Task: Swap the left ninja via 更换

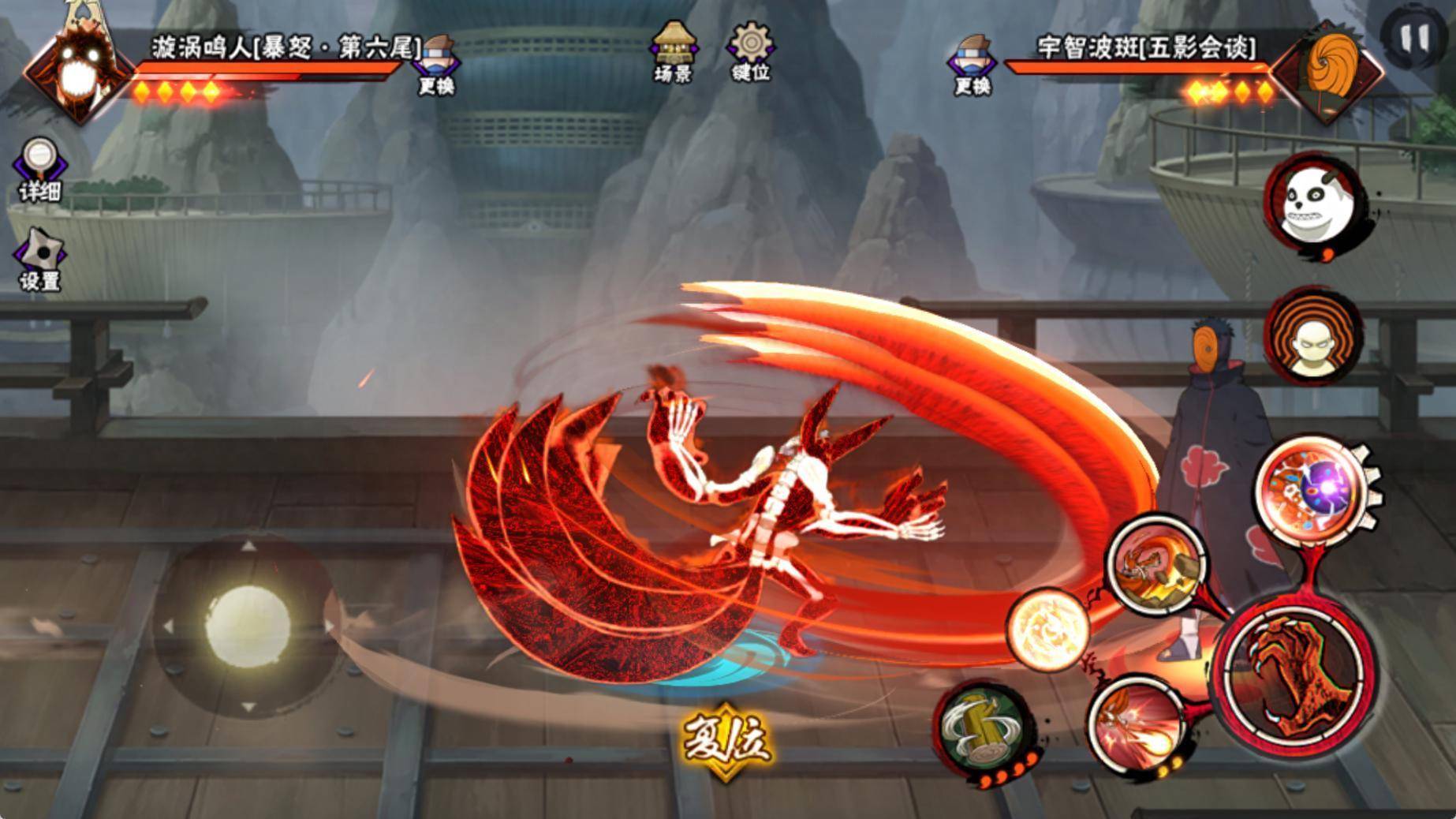Action: tap(437, 65)
